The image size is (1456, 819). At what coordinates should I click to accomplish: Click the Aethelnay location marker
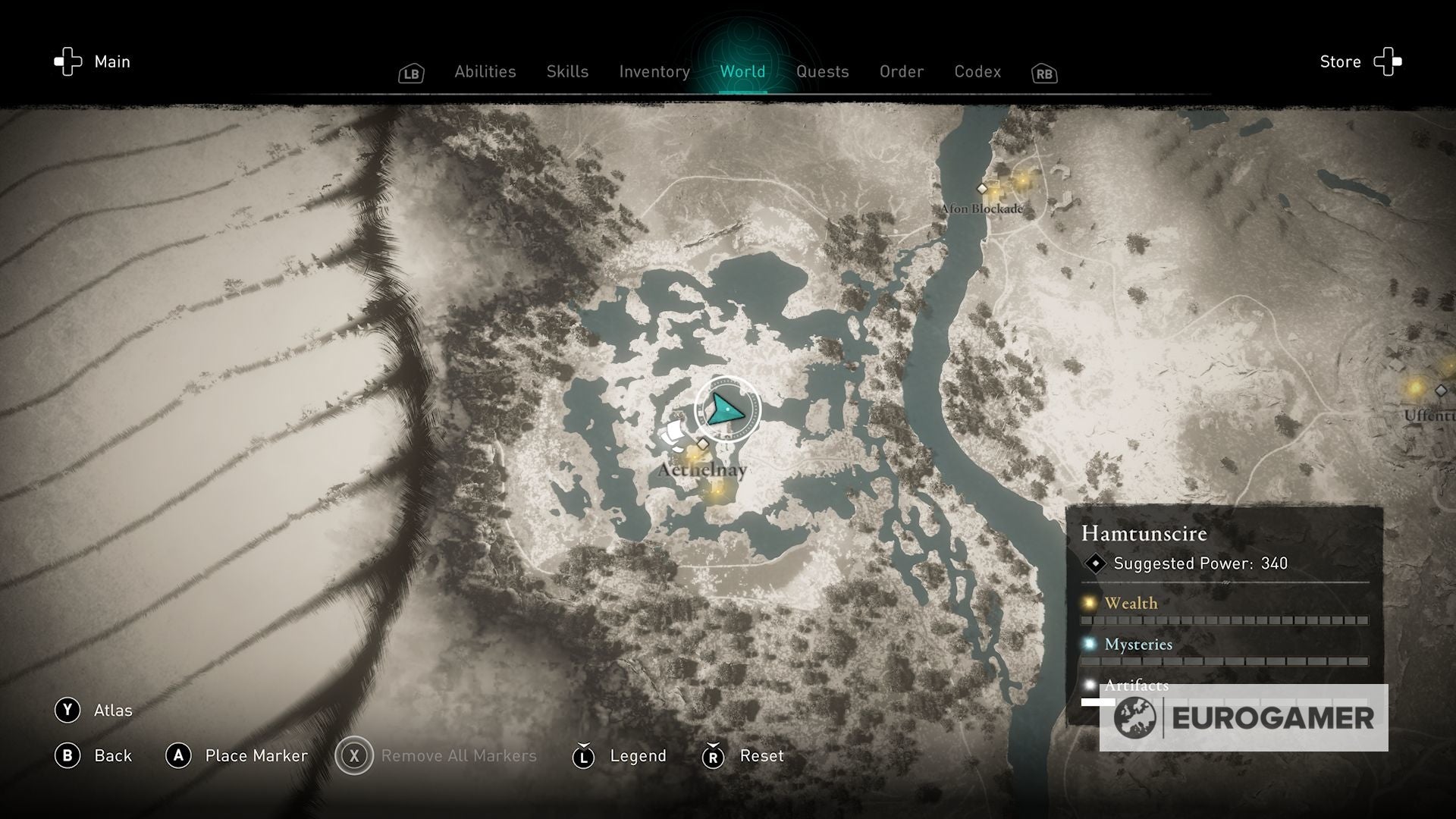(703, 444)
